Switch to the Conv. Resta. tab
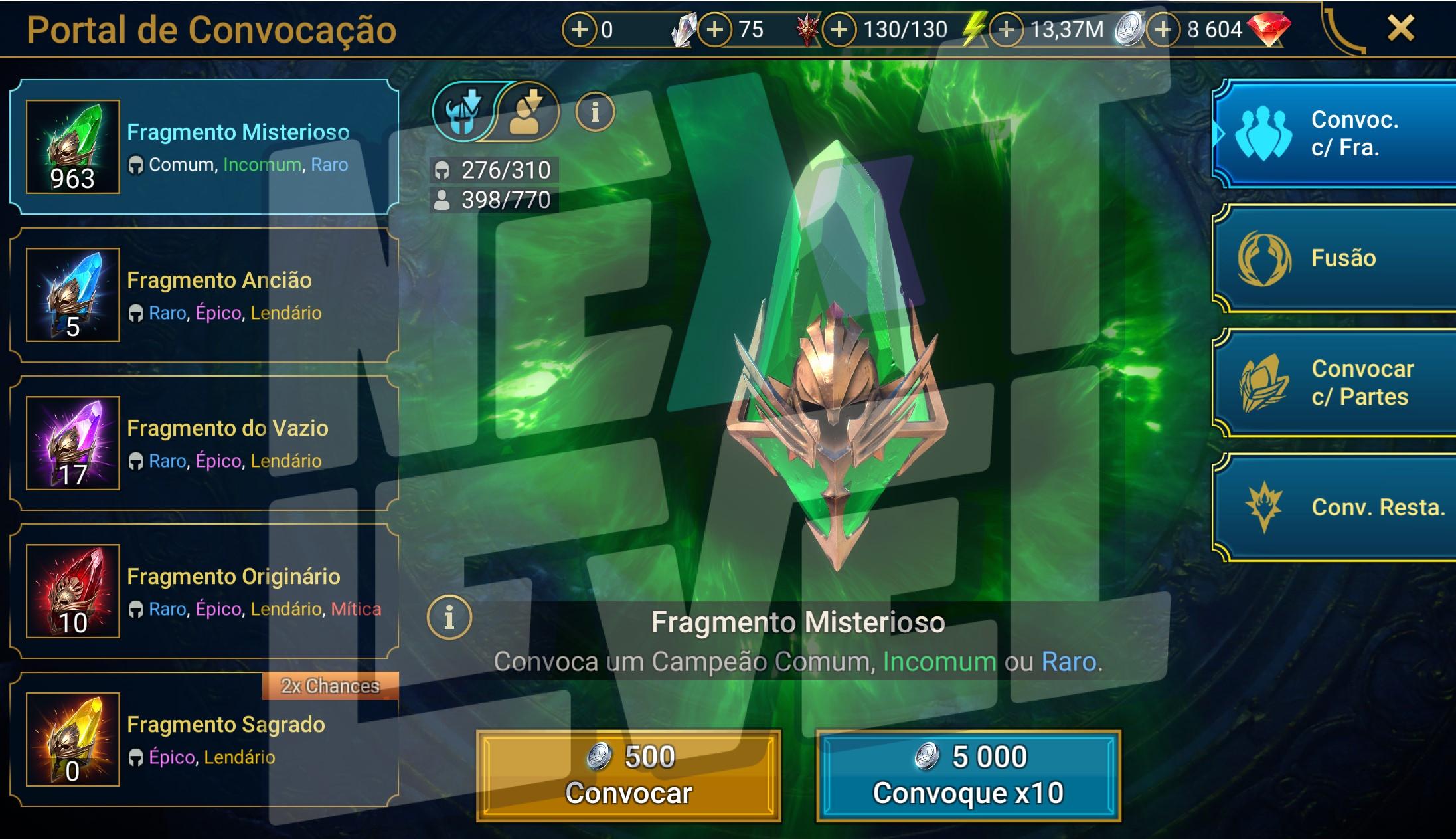 pos(1335,508)
